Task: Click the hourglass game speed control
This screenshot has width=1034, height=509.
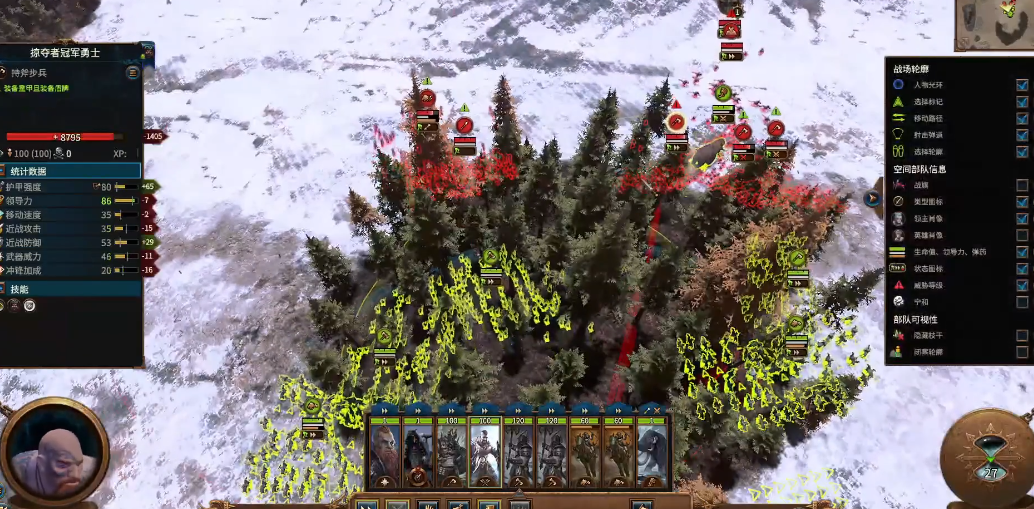Action: (x=990, y=457)
